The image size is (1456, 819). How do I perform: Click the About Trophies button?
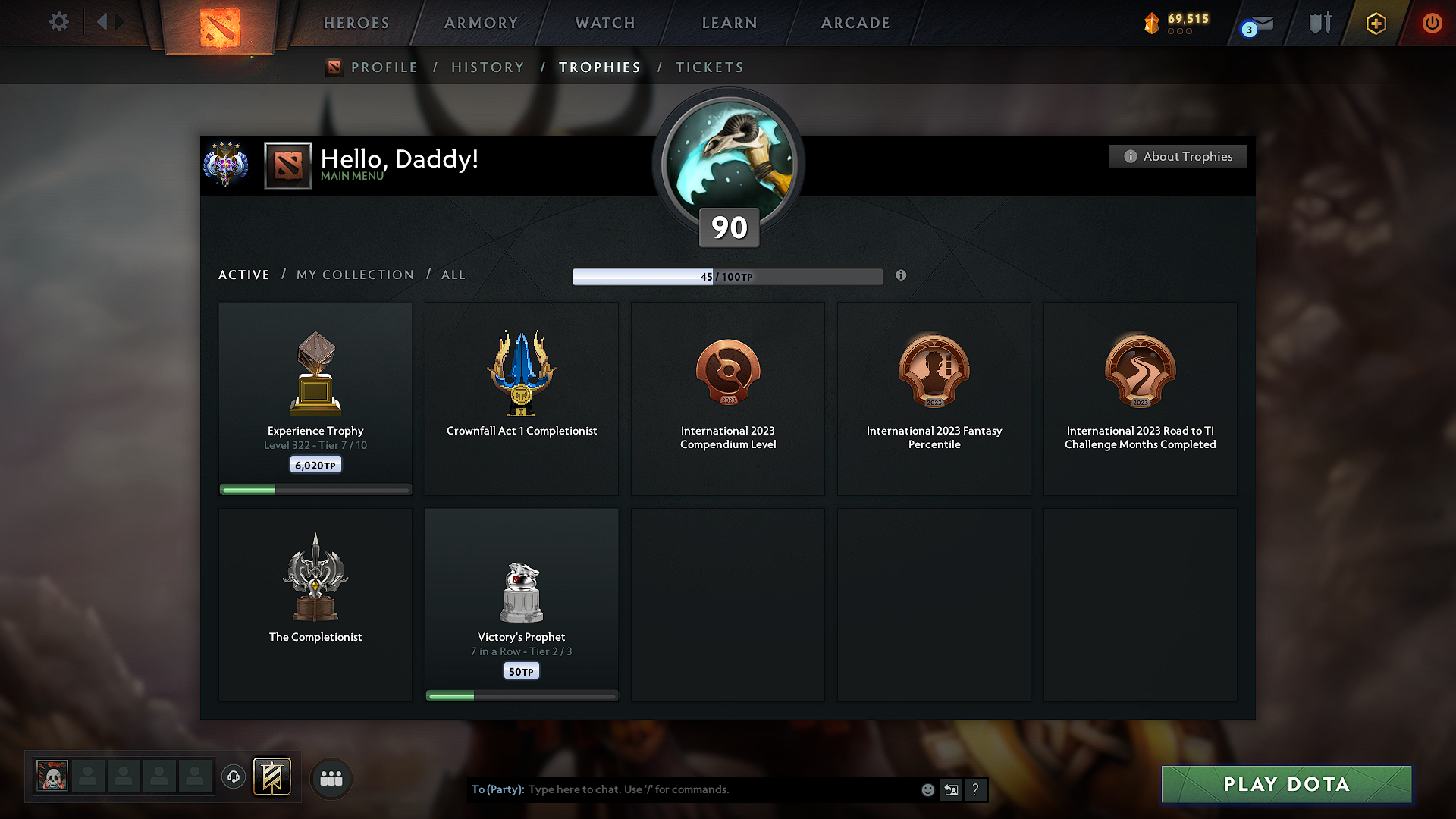tap(1178, 156)
